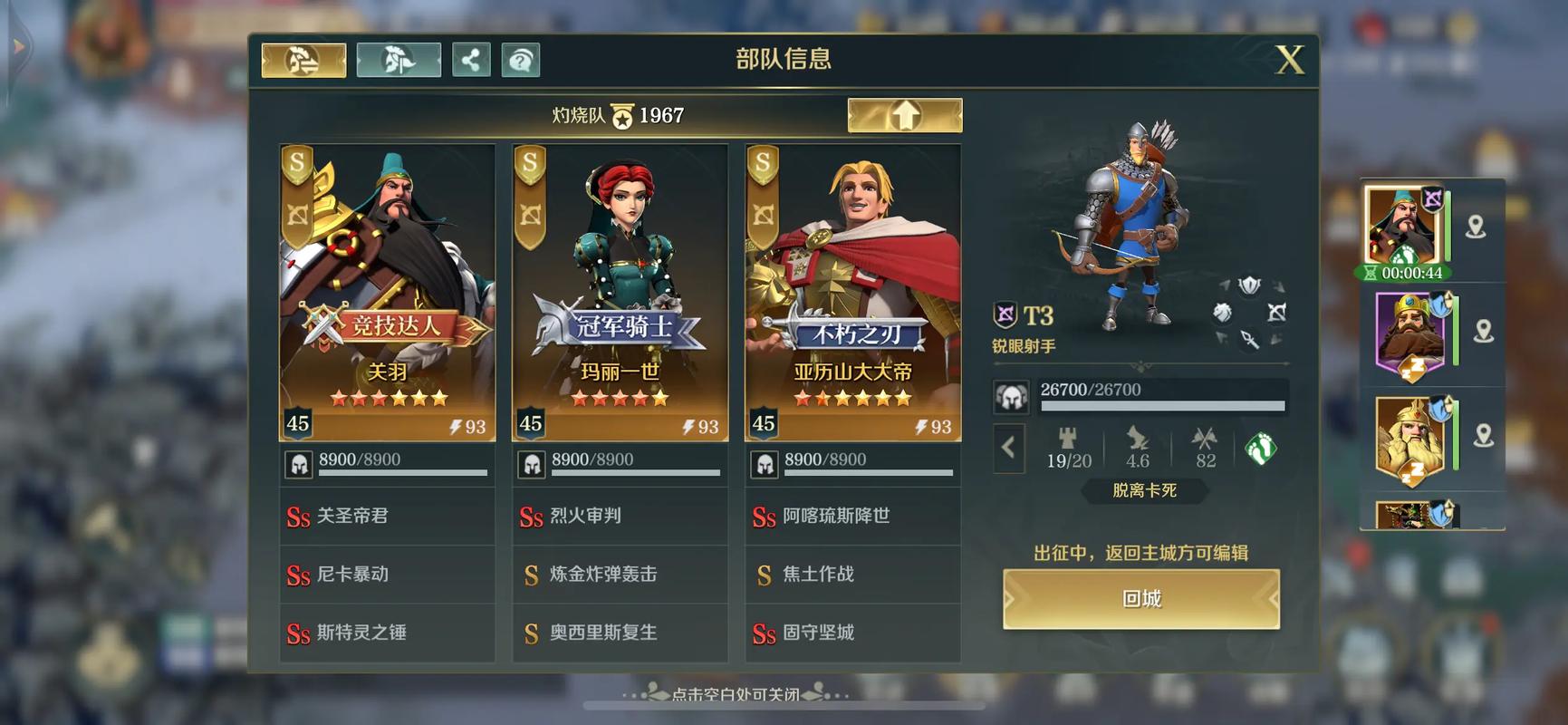
Task: Select the 关羽 army portrait with timer
Action: click(1401, 228)
